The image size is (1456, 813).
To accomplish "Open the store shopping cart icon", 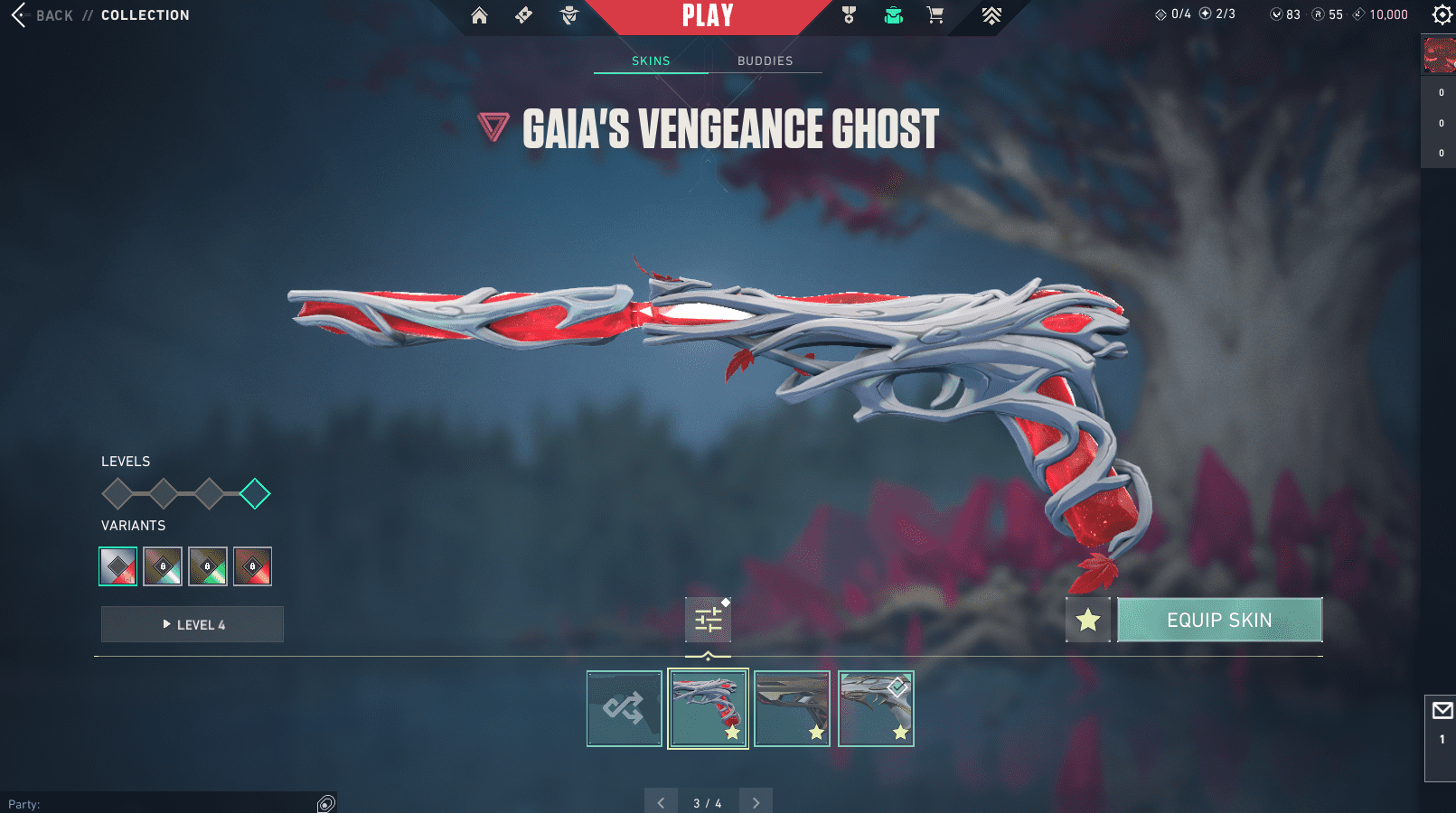I will 935,15.
